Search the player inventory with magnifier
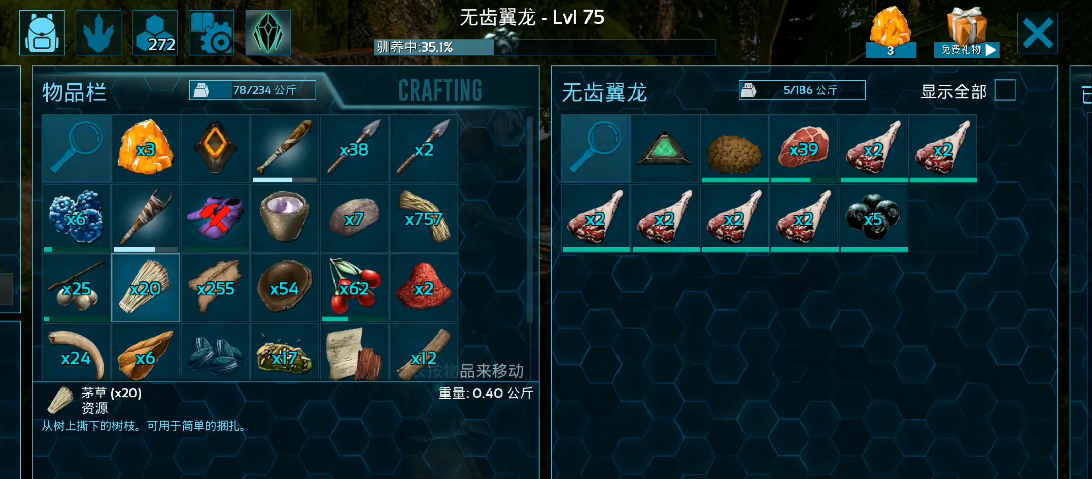Viewport: 1092px width, 479px height. pos(76,148)
